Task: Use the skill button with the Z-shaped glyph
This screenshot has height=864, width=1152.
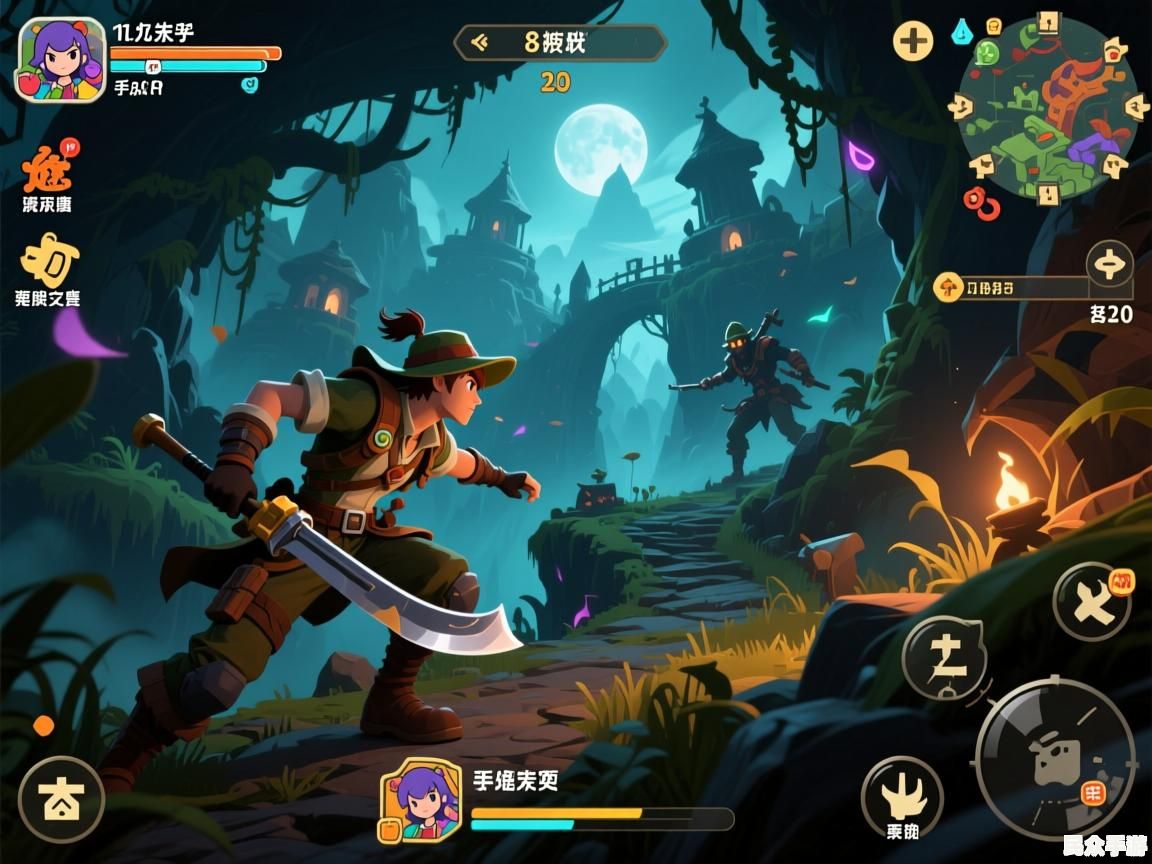Action: click(x=944, y=657)
